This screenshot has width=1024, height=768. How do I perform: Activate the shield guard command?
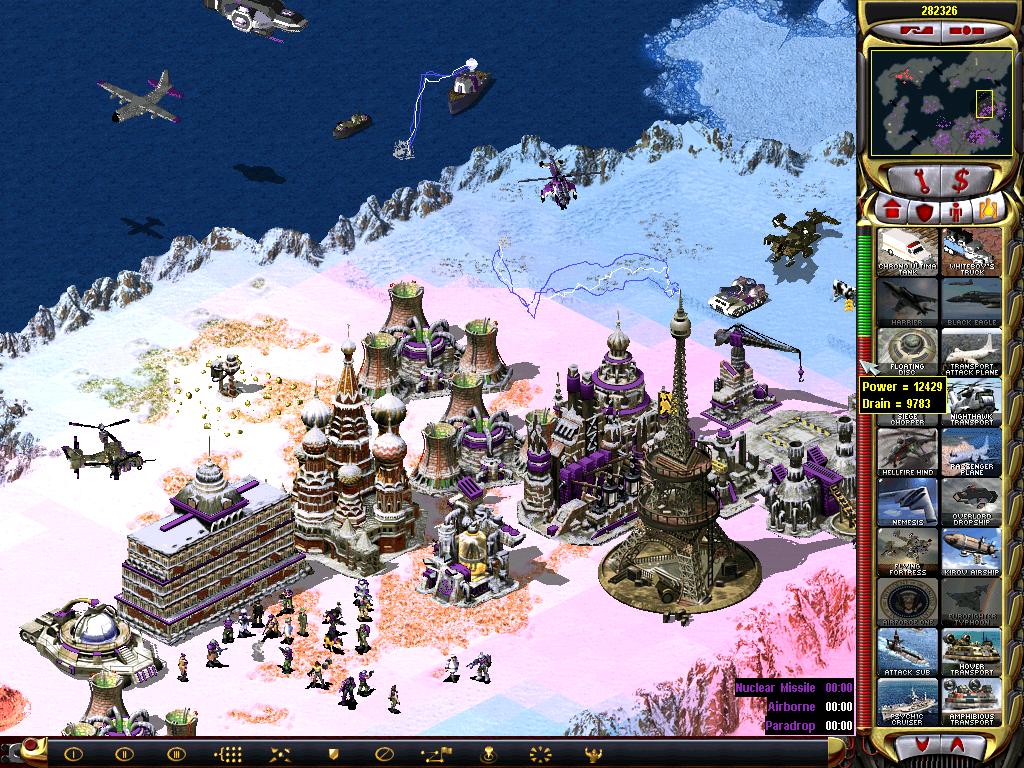tap(334, 753)
